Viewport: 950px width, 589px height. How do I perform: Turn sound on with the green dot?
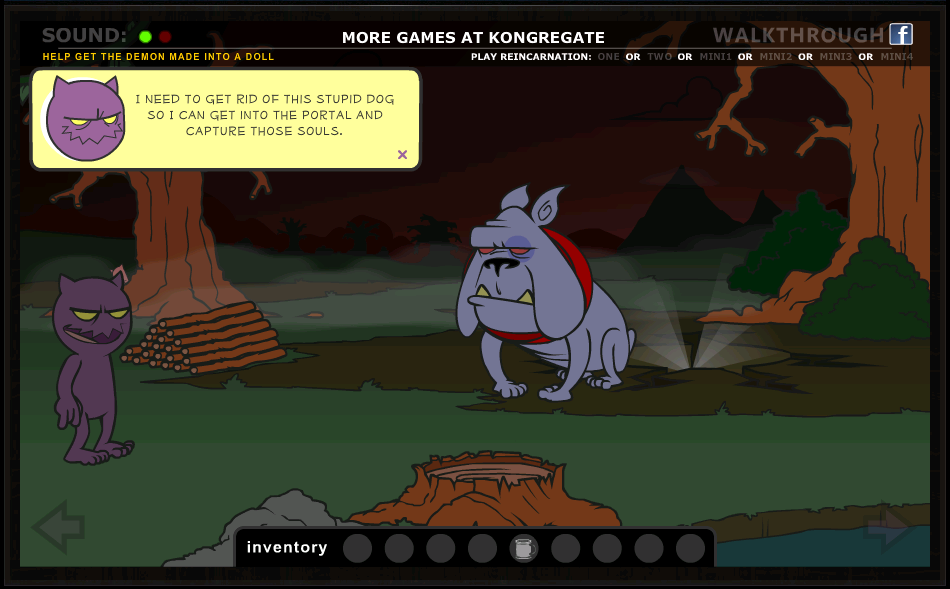(145, 37)
